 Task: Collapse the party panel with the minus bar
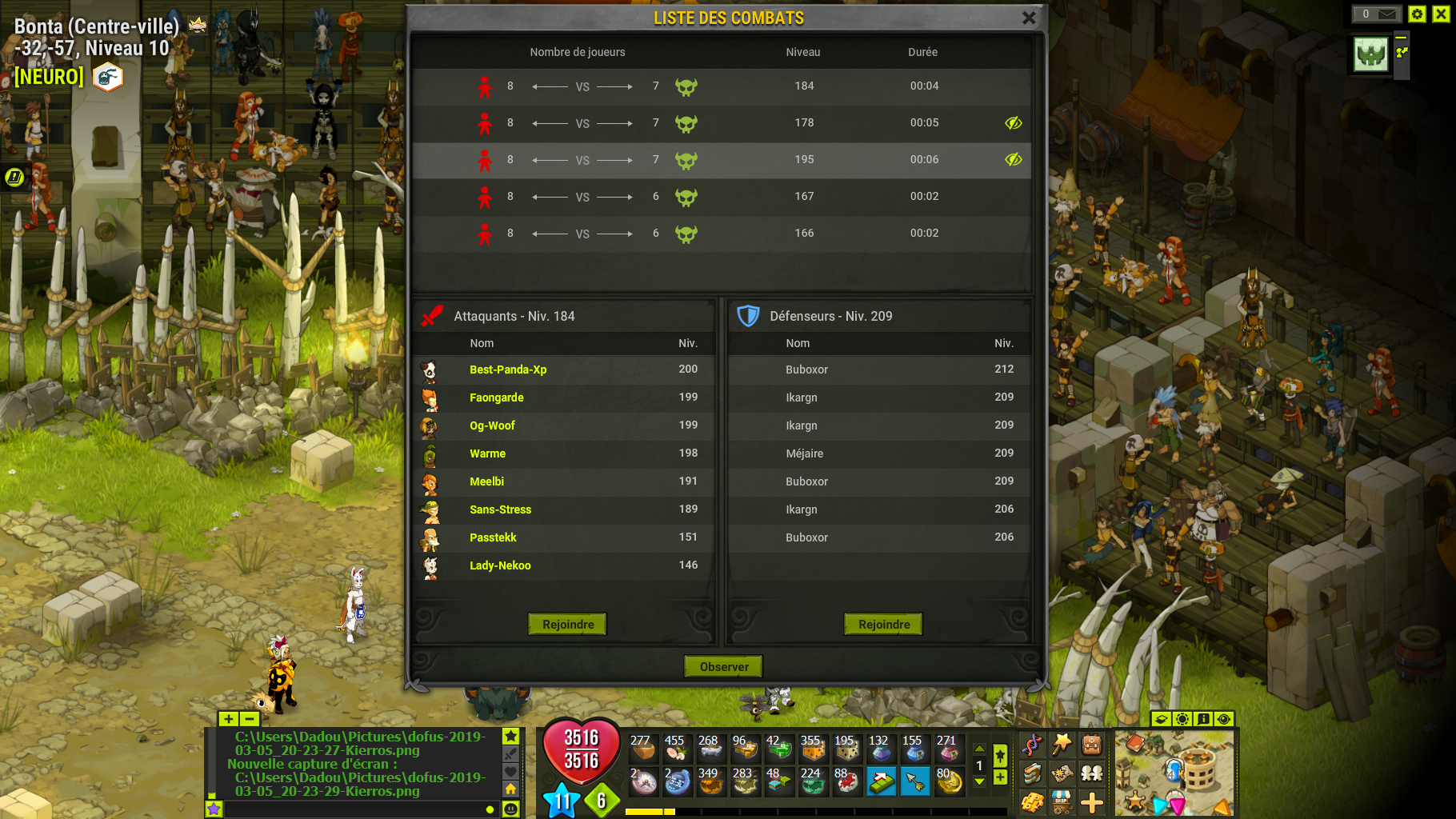pos(1401,38)
